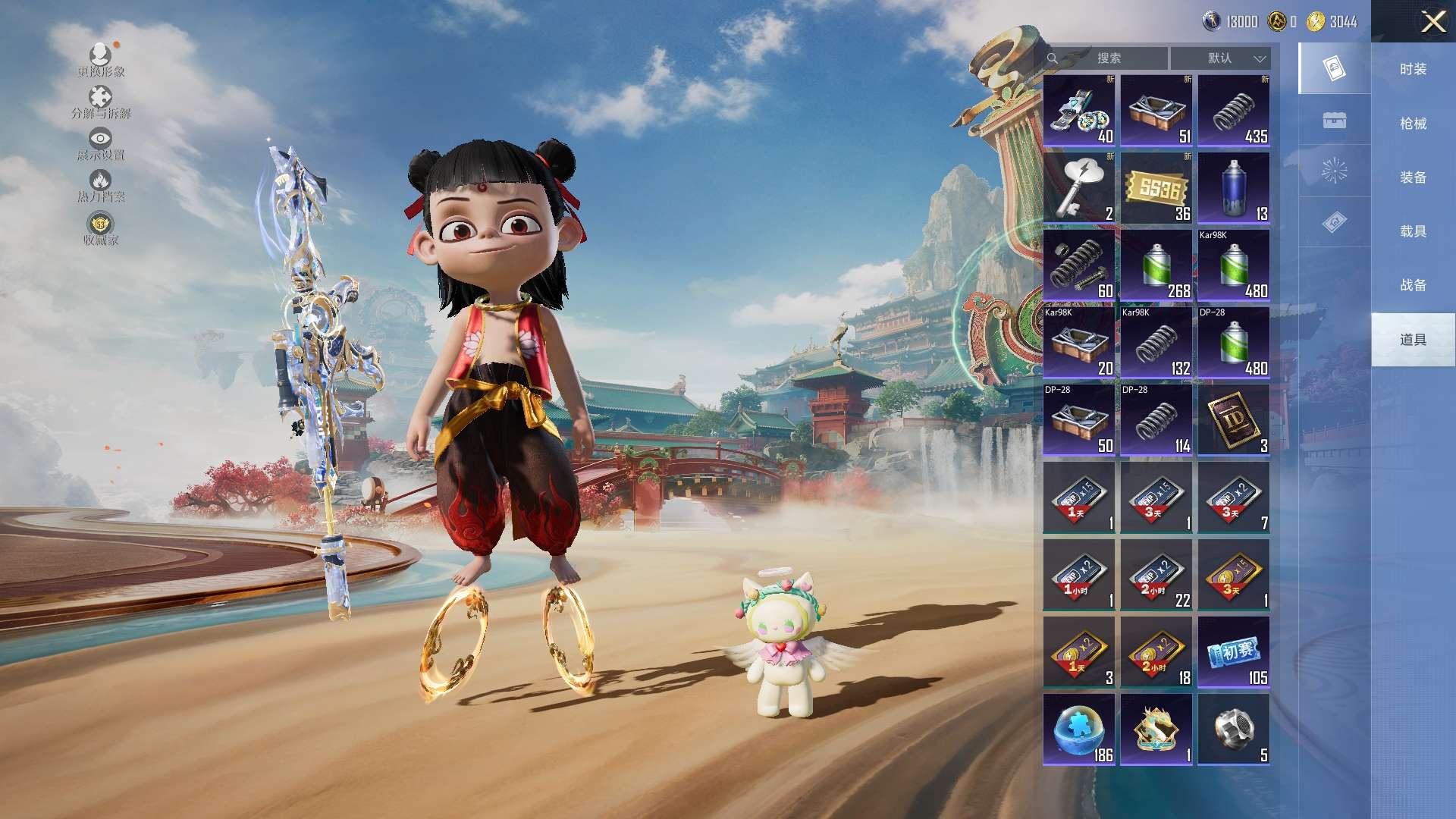
Task: Select the 初赛 ticket item
Action: [1234, 652]
